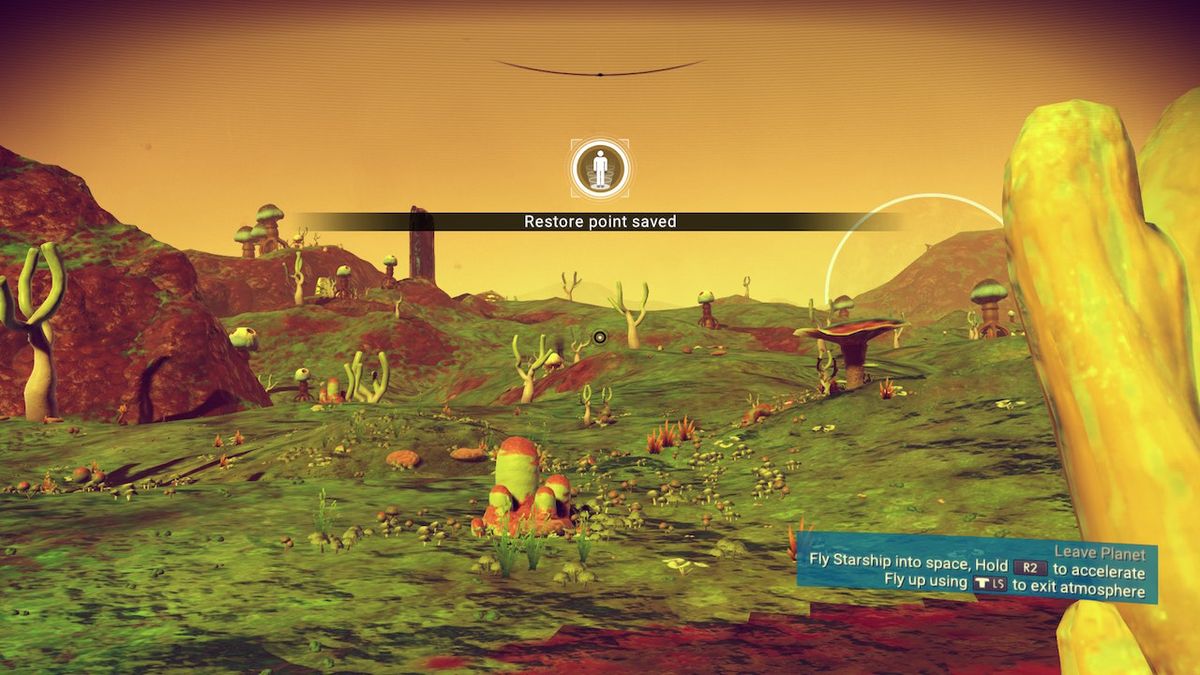Click the restore point saved figure icon

(600, 168)
